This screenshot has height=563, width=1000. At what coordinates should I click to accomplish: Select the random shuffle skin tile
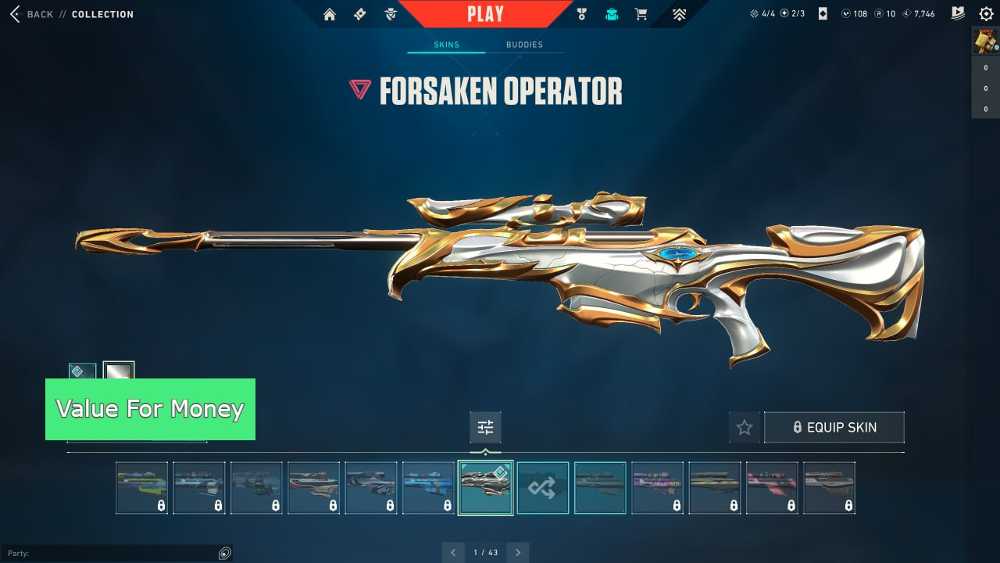(x=543, y=488)
